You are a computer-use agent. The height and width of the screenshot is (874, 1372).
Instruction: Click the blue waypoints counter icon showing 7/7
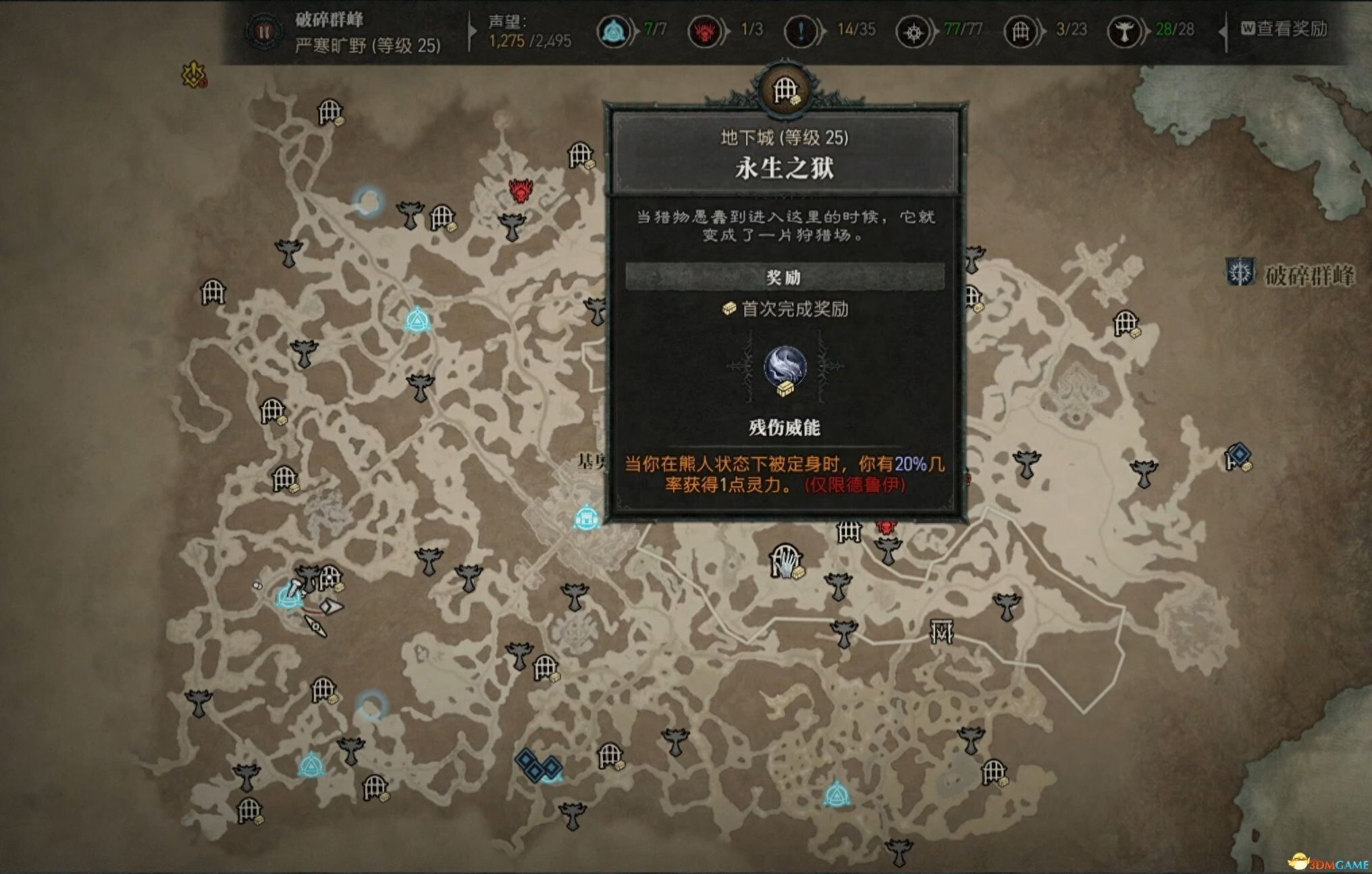(613, 30)
